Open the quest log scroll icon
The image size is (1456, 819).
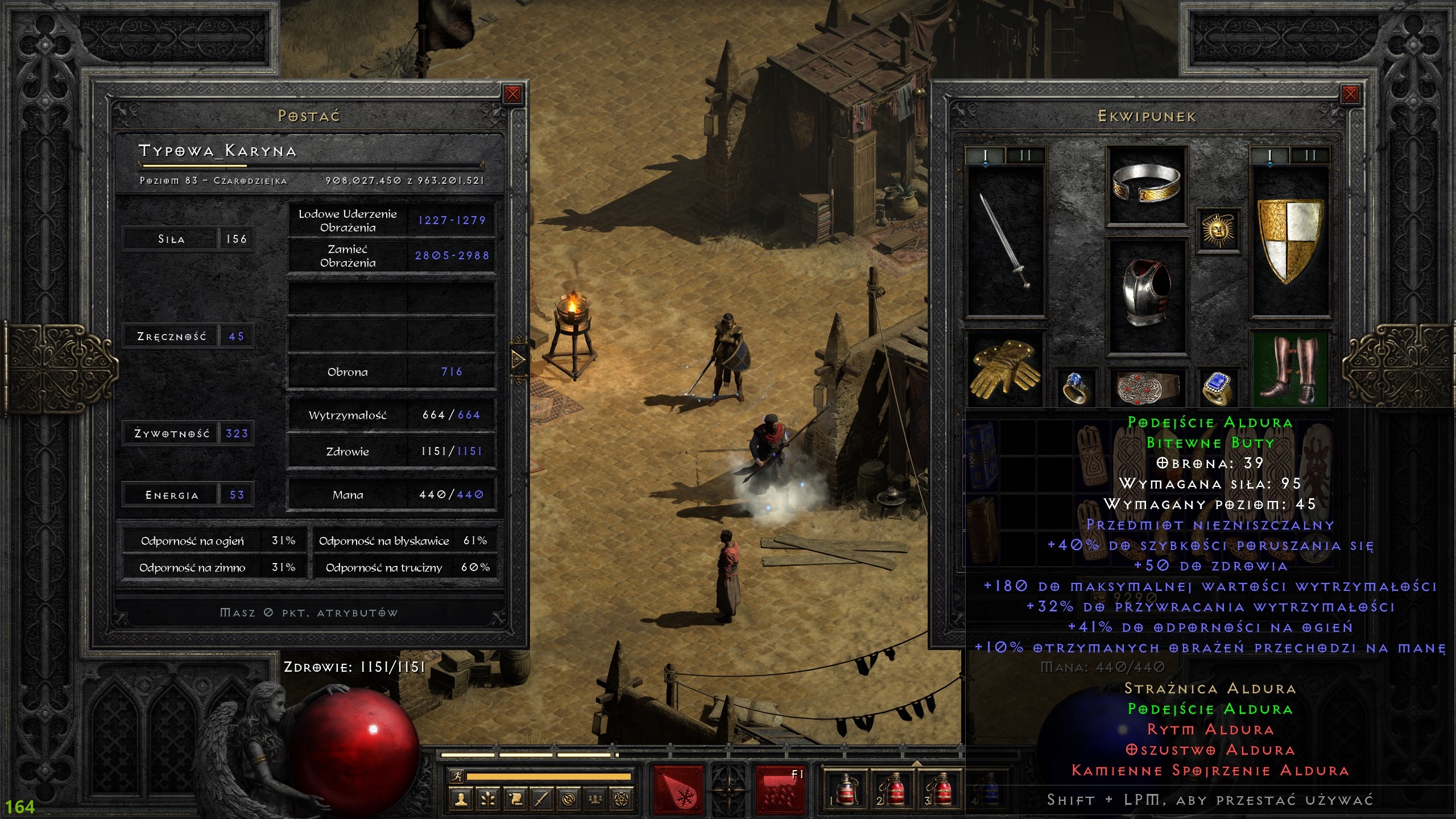[515, 800]
